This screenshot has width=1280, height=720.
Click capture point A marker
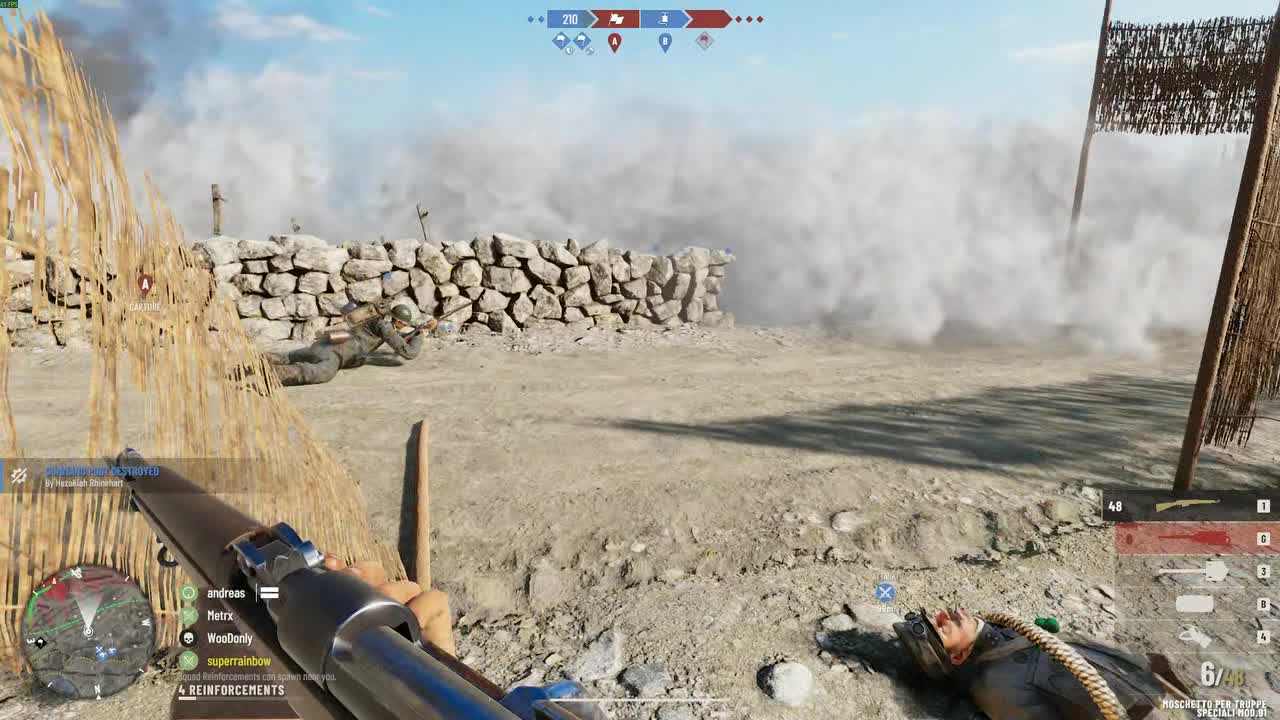pyautogui.click(x=615, y=42)
